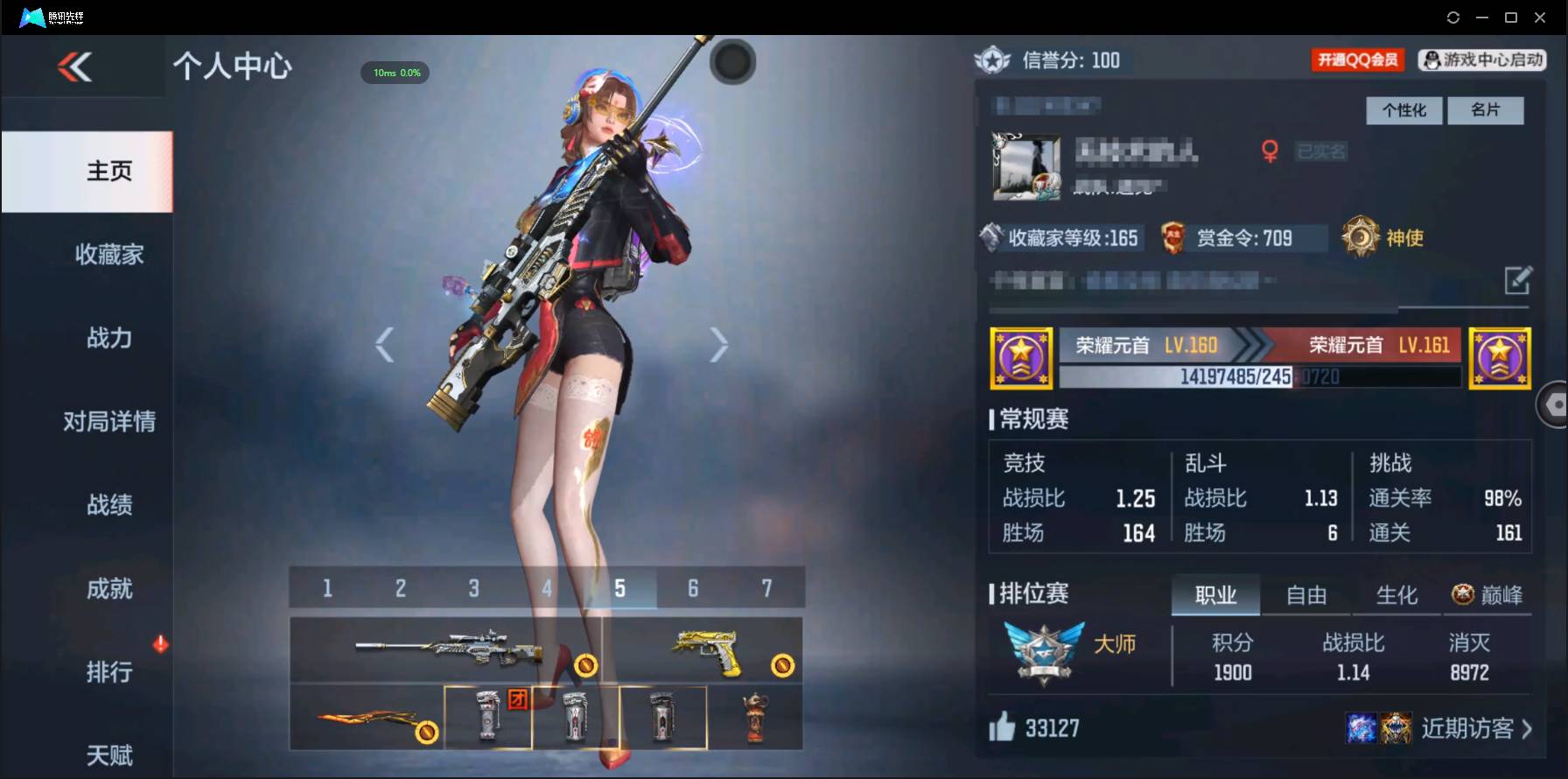Click the 收藏家等级 helmet icon

993,237
